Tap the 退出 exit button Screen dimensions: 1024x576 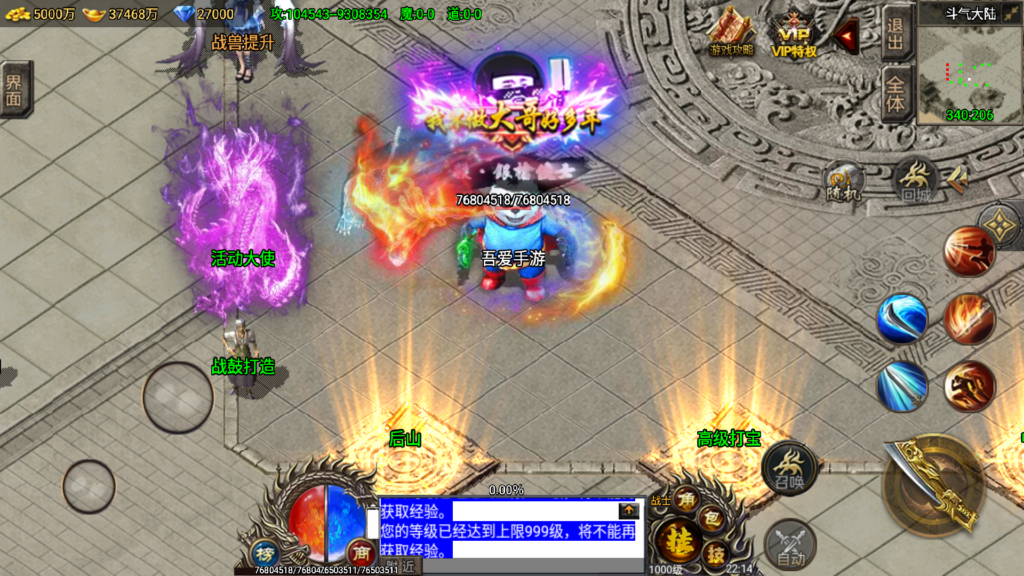(895, 34)
